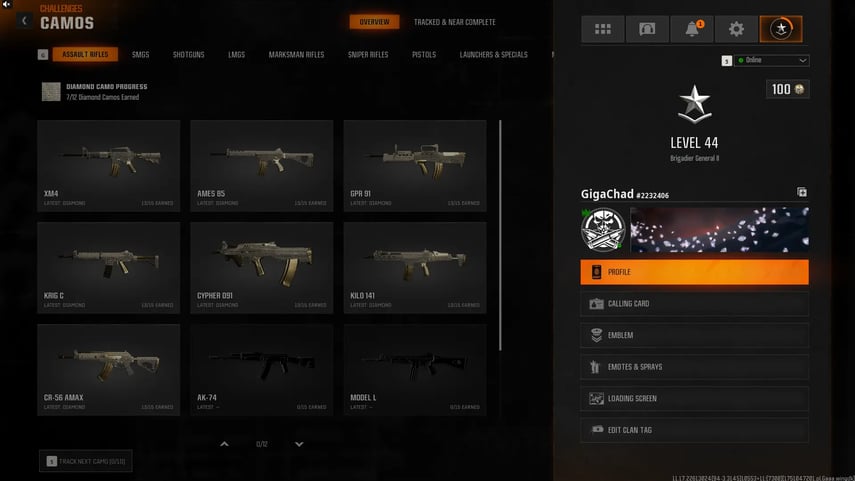Select the SMGs weapon category
Viewport: 855px width, 481px height.
click(142, 54)
